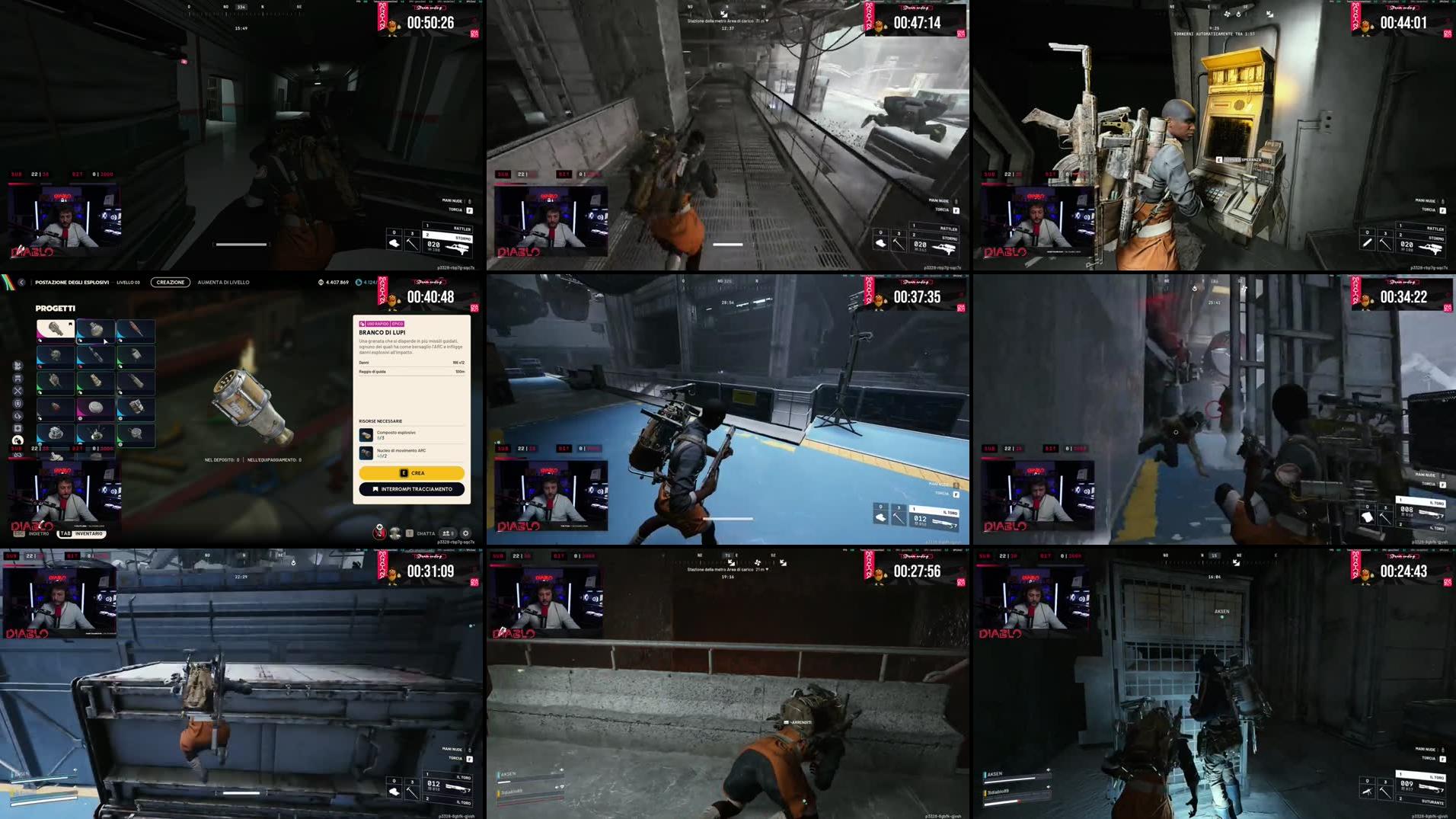Click the Nucleo di movimento ARC resource icon
The width and height of the screenshot is (1456, 819).
point(365,453)
